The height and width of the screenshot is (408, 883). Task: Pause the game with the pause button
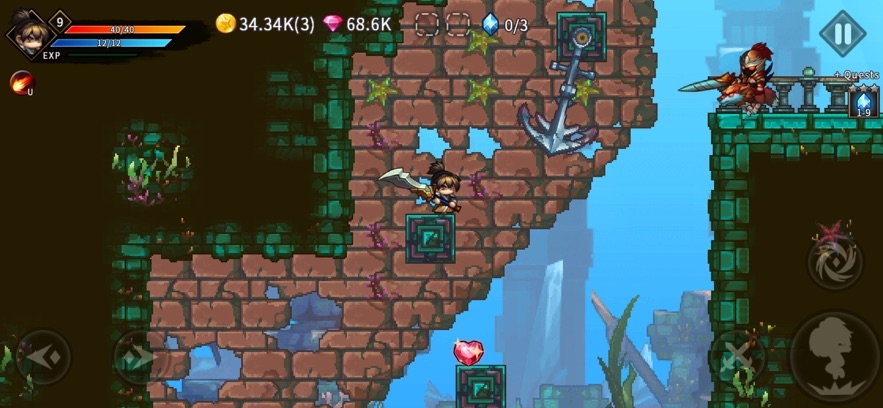pyautogui.click(x=842, y=33)
